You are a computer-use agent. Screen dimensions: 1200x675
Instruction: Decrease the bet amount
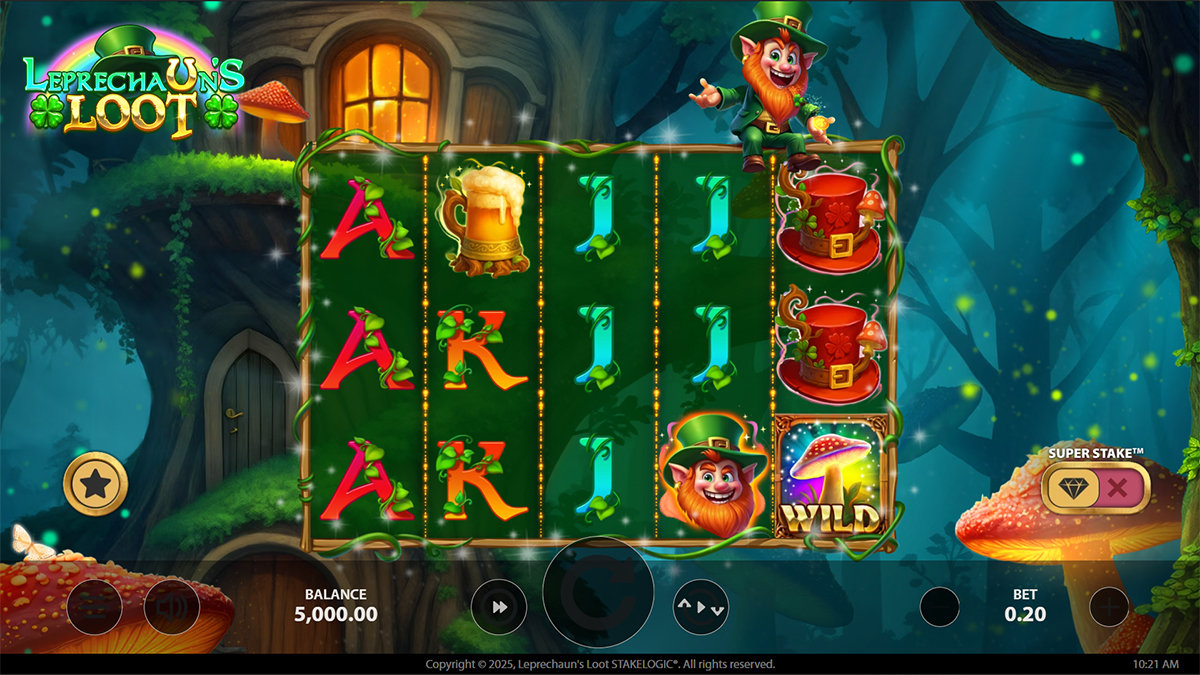coord(939,607)
